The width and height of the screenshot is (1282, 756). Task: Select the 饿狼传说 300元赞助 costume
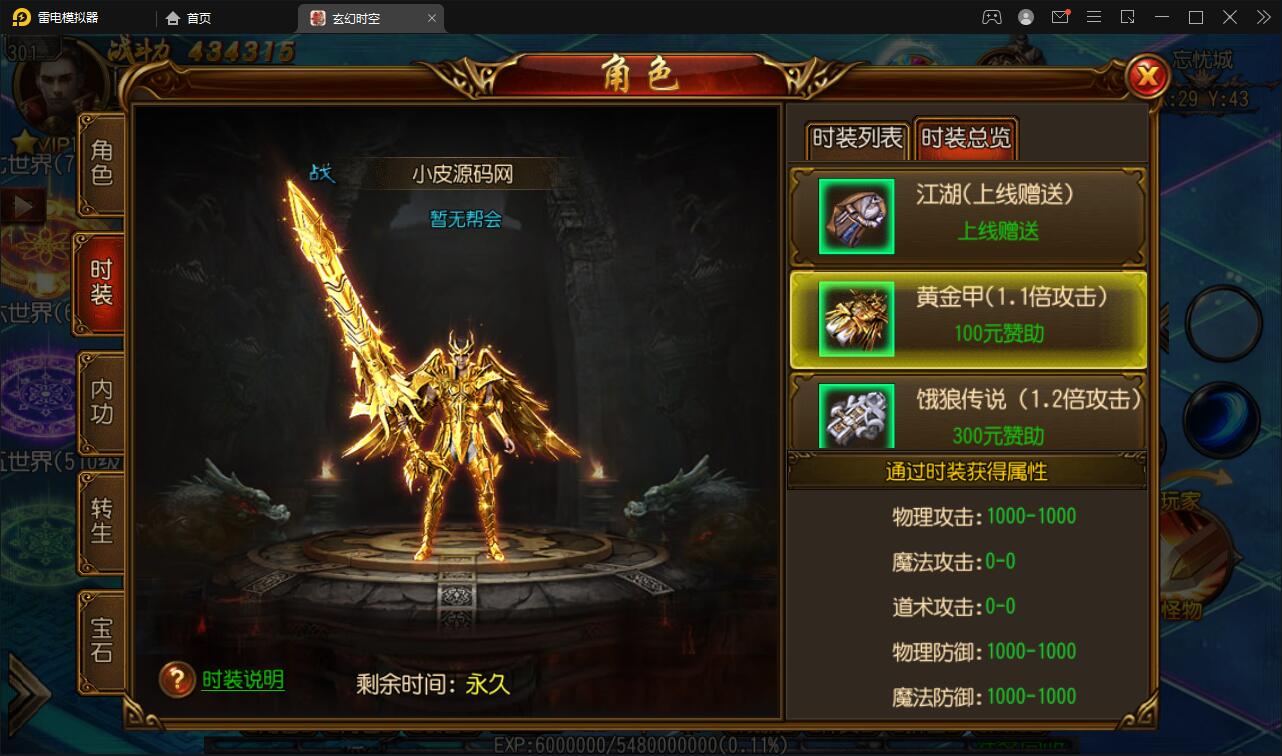click(x=967, y=414)
